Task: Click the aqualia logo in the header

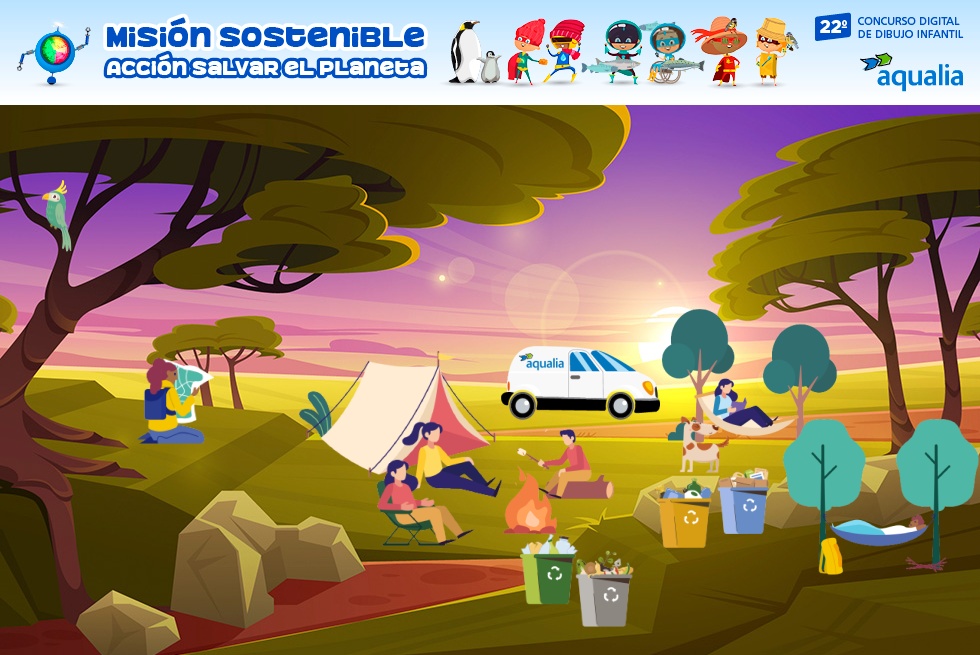Action: tap(911, 71)
